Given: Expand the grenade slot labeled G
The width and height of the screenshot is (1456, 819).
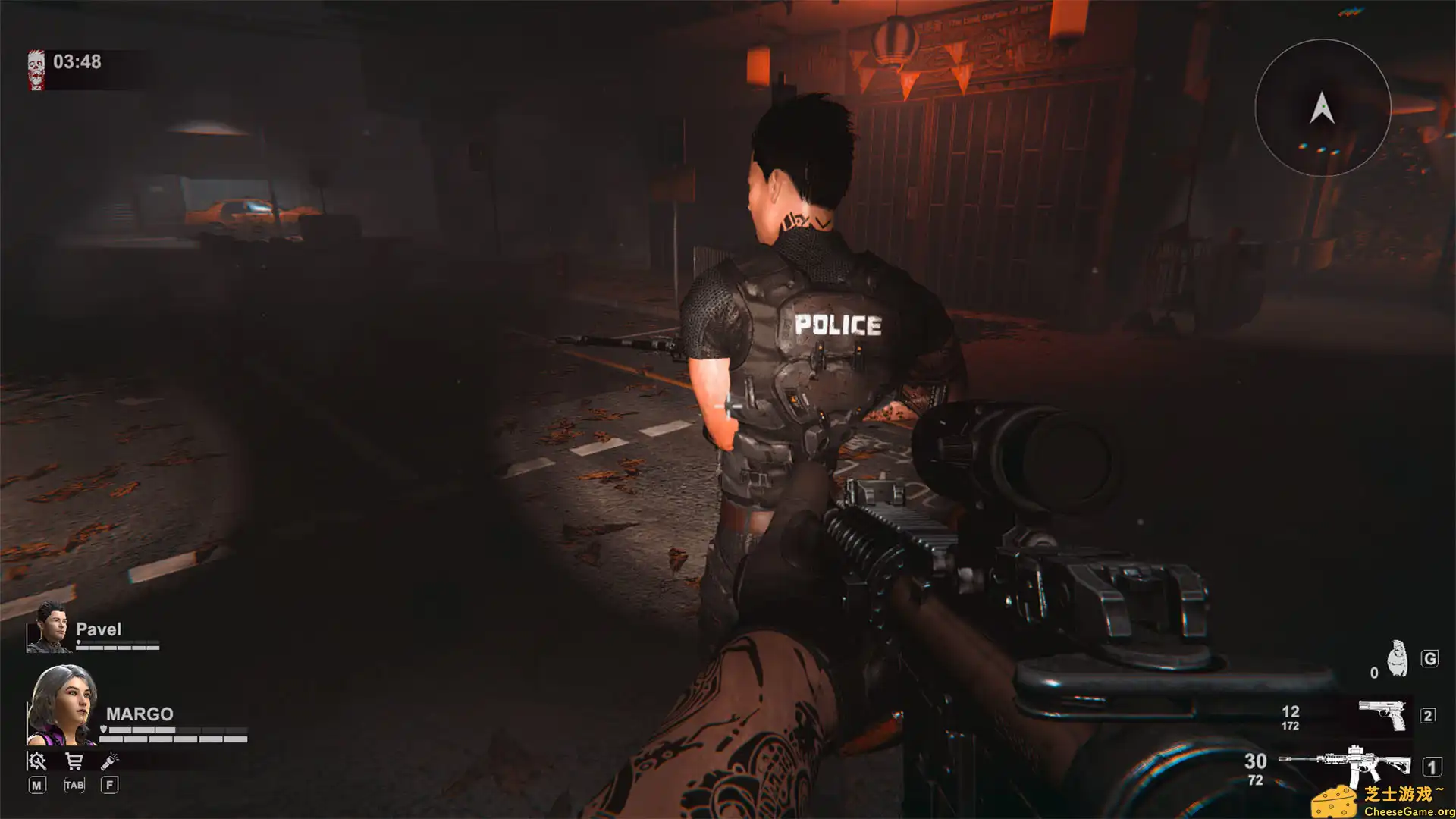Looking at the screenshot, I should [x=1430, y=657].
